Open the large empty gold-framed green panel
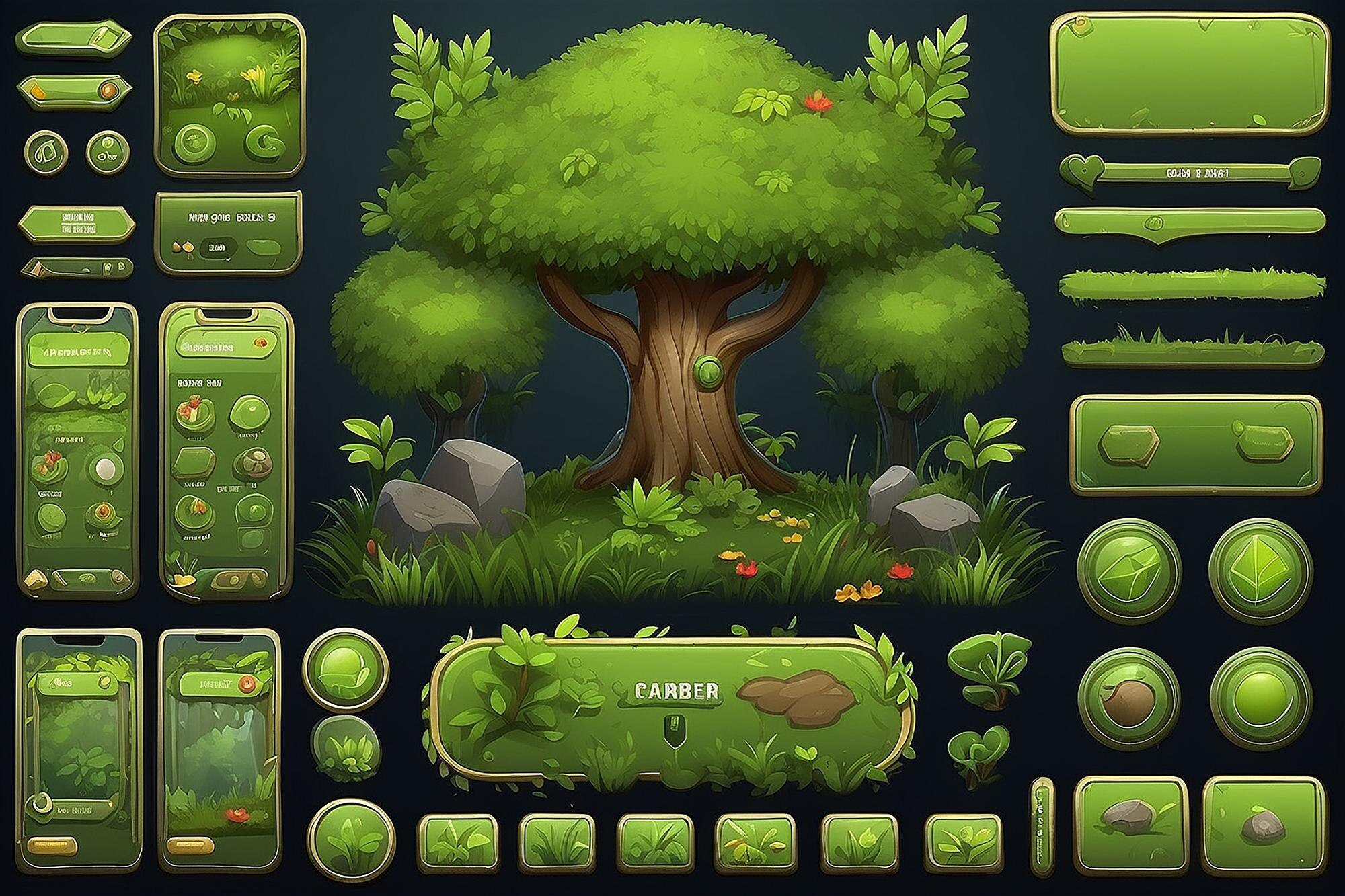The height and width of the screenshot is (896, 1345). point(1190,74)
